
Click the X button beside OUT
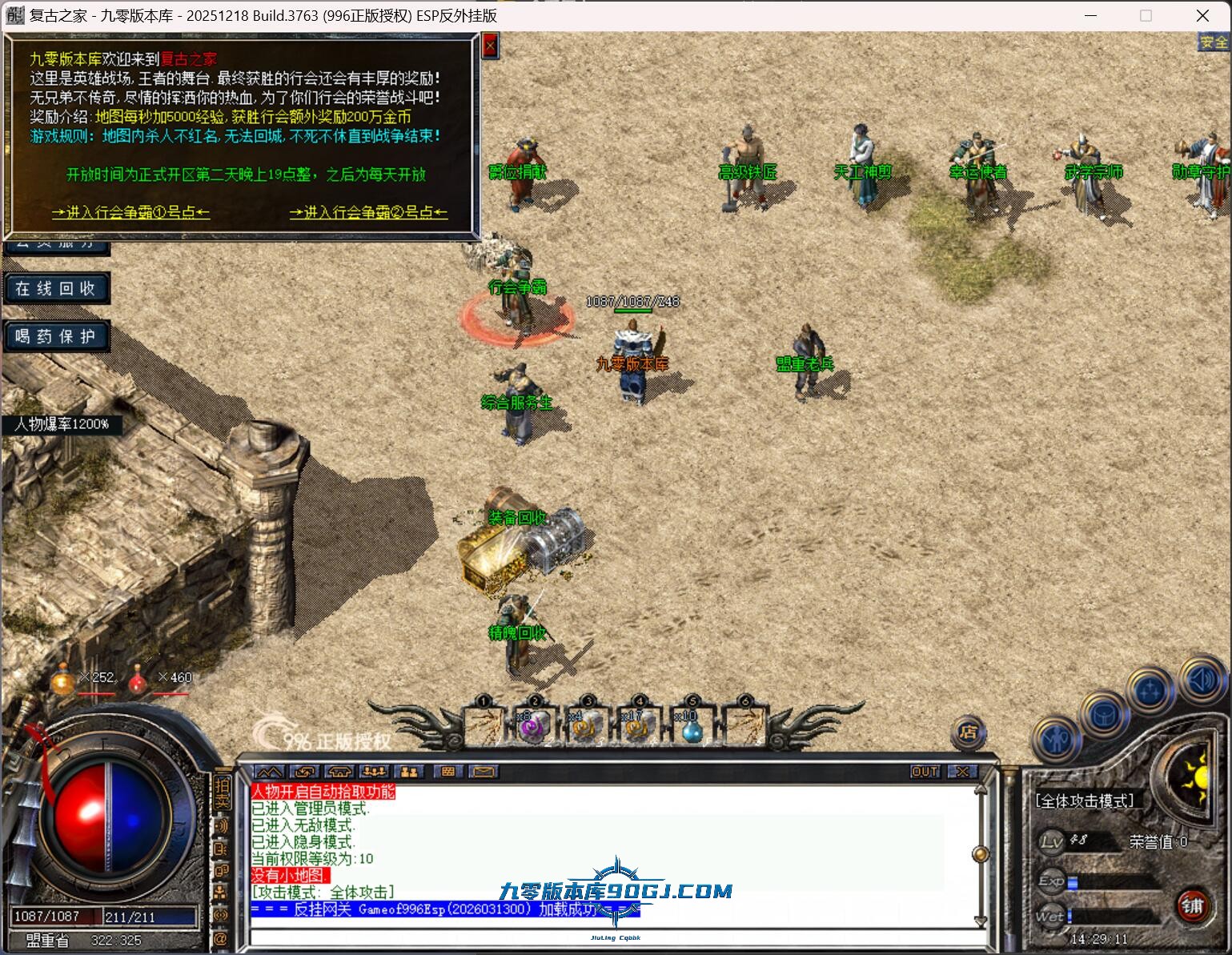[x=962, y=772]
